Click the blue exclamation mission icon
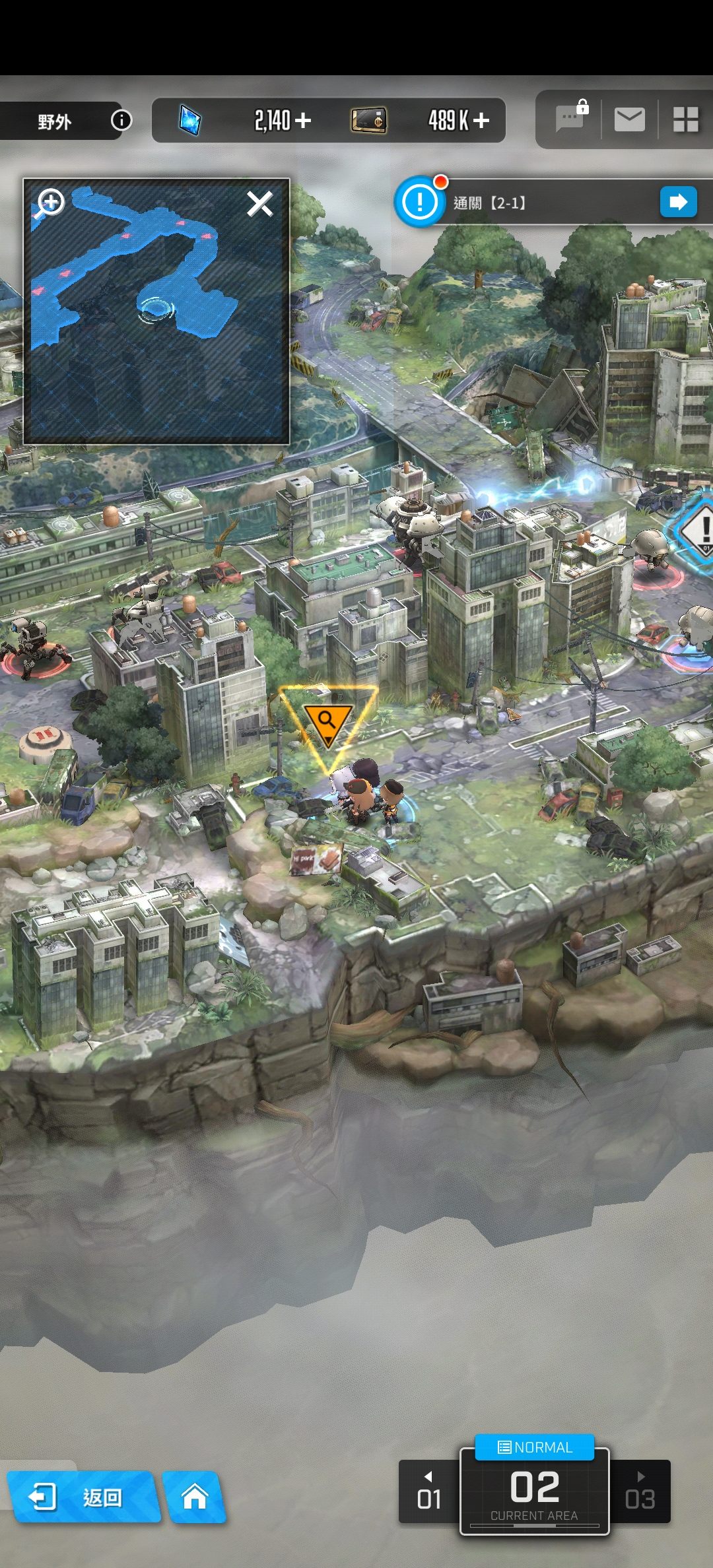 pyautogui.click(x=420, y=202)
